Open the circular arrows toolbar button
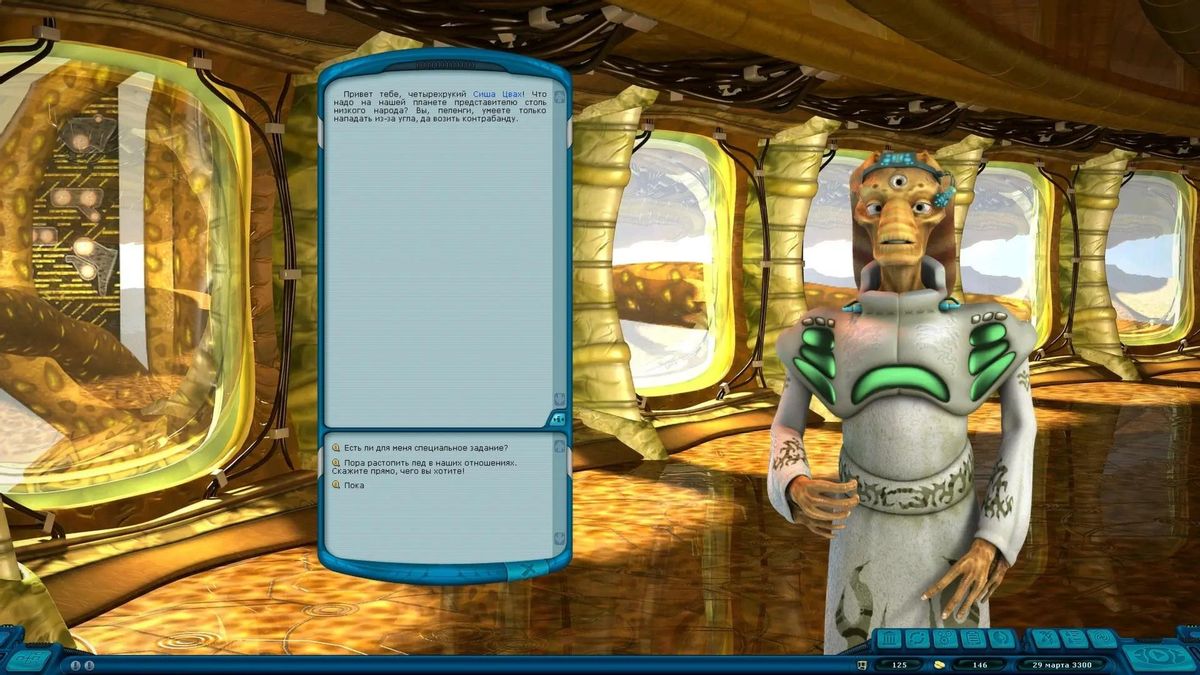The width and height of the screenshot is (1200, 675). (x=917, y=638)
